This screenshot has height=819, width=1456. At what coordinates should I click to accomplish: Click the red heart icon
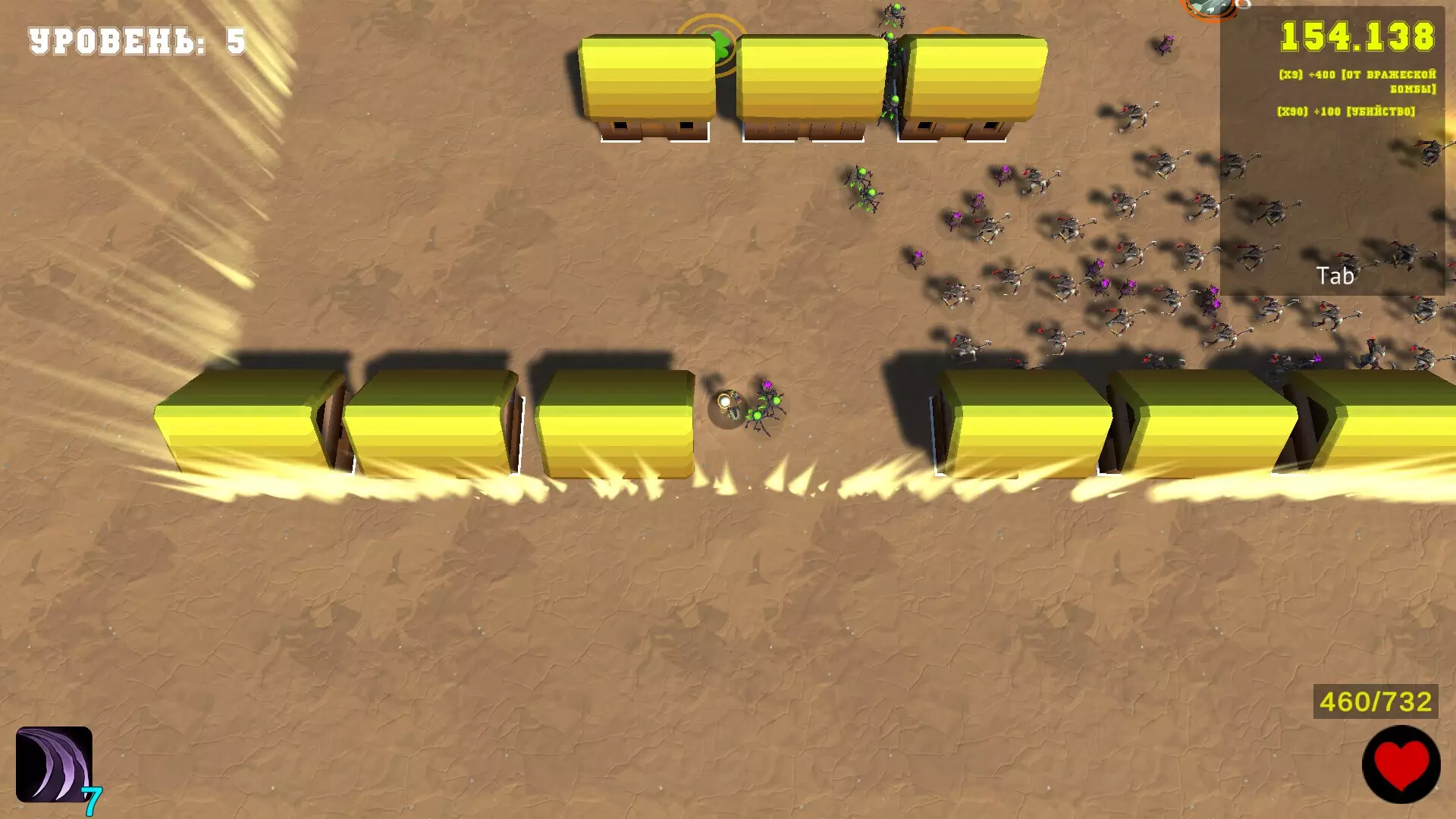[x=1401, y=764]
